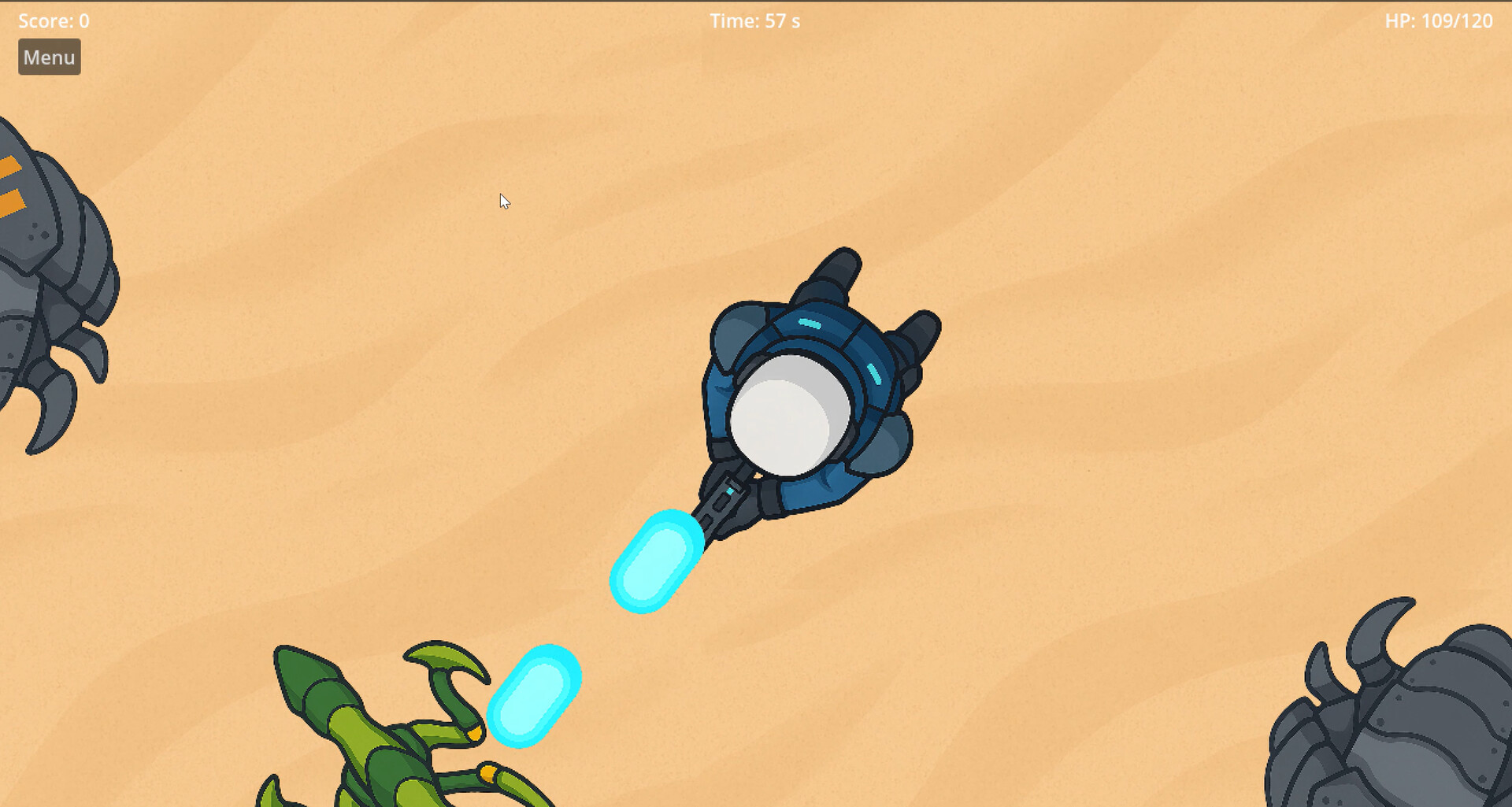Viewport: 1512px width, 807px height.
Task: Click the cyan light on the player's backpack
Action: click(809, 323)
